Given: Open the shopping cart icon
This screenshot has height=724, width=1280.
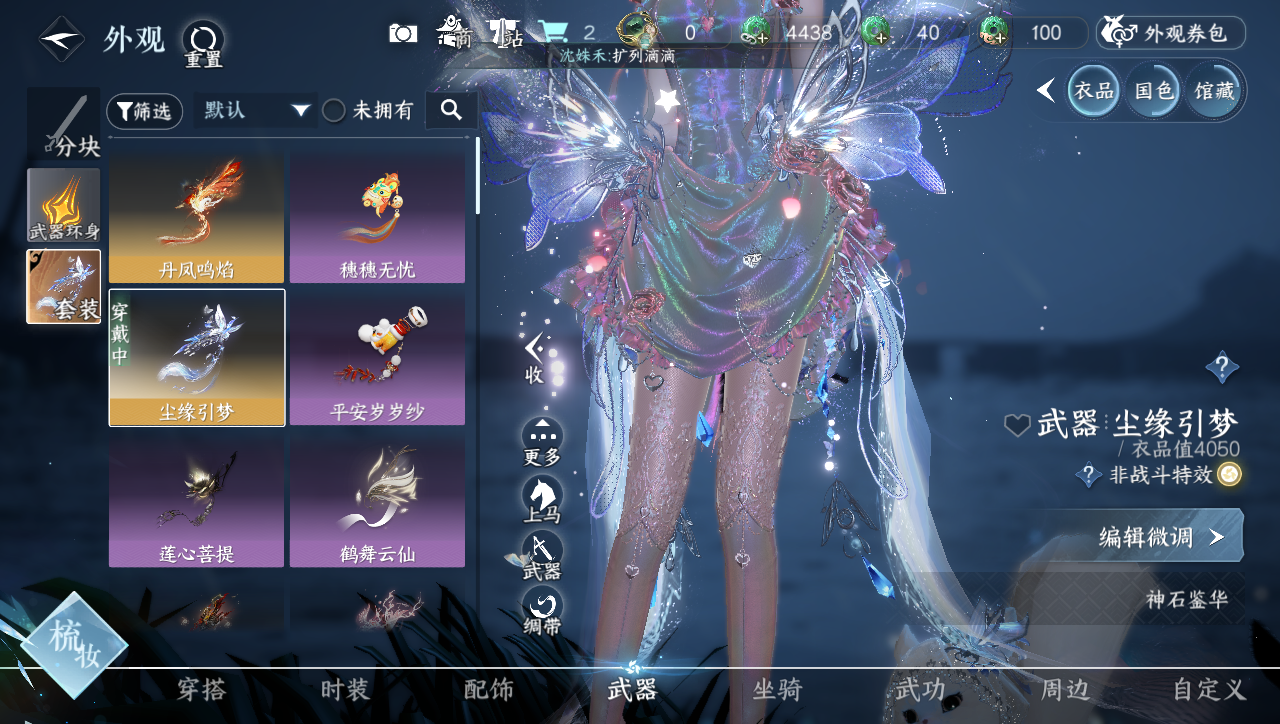Looking at the screenshot, I should pos(553,33).
